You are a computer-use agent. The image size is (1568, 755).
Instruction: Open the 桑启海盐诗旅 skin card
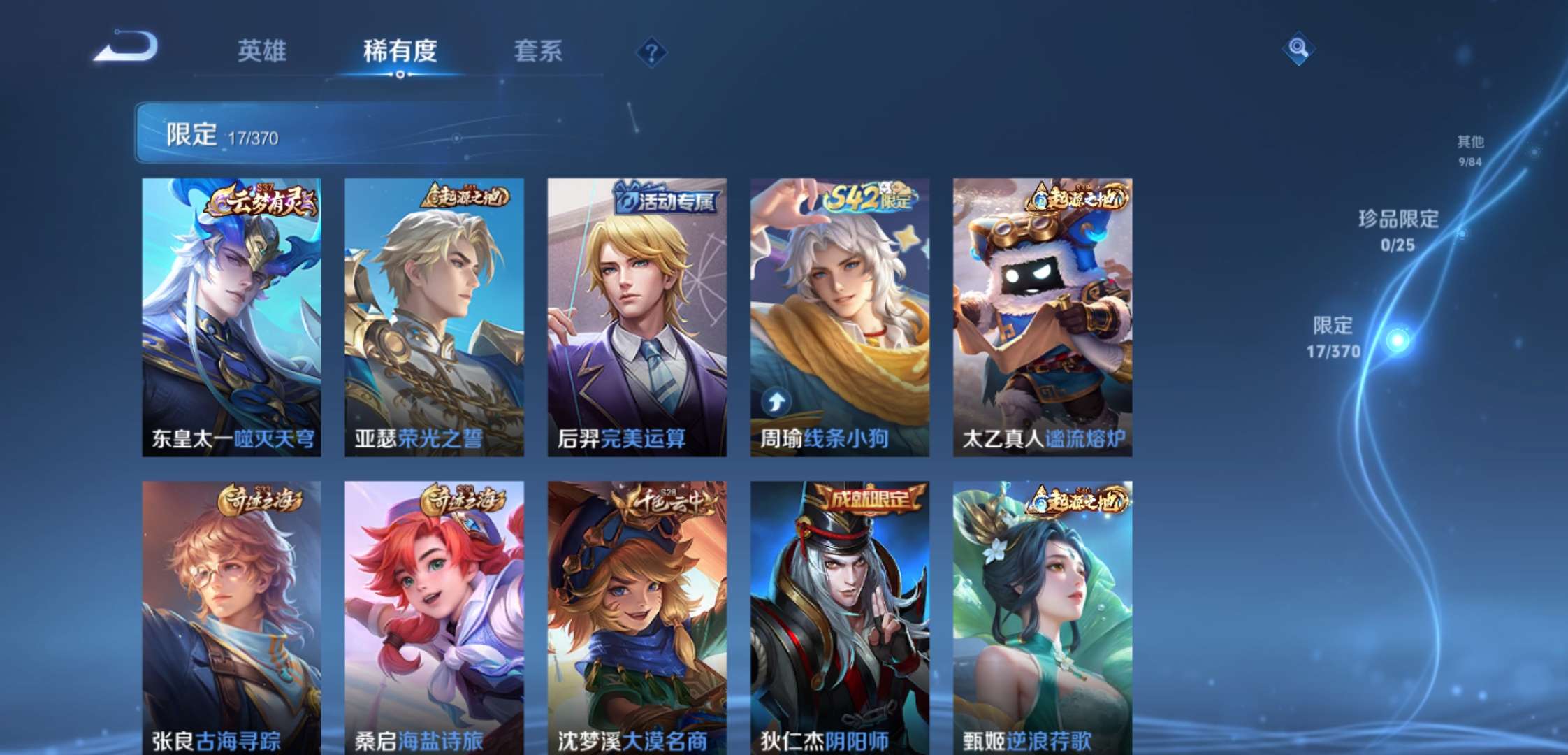point(433,615)
